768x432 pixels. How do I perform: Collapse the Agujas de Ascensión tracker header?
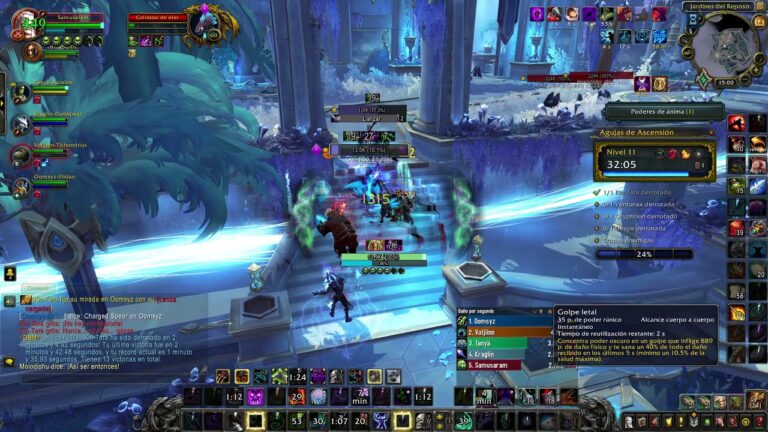709,133
